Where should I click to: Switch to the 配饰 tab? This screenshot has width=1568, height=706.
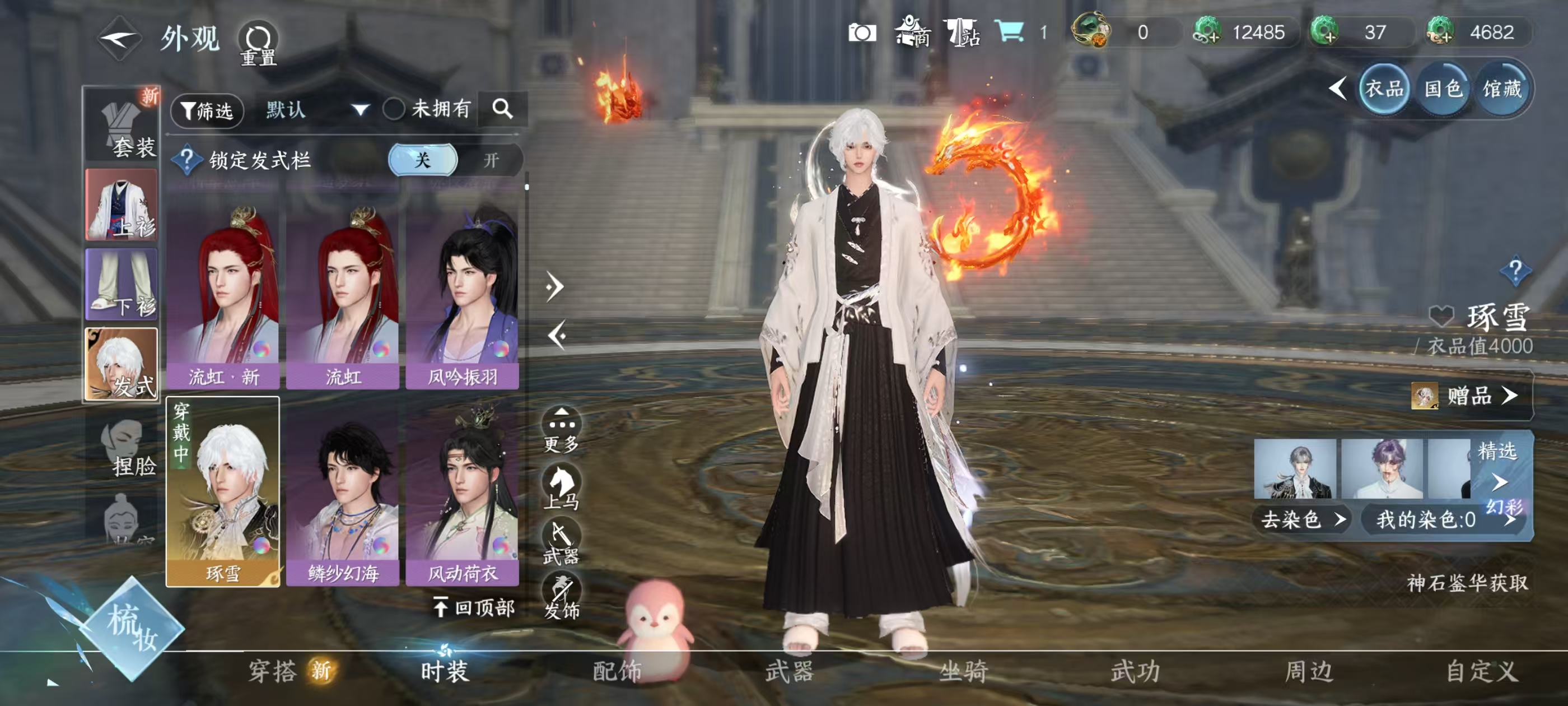click(617, 671)
